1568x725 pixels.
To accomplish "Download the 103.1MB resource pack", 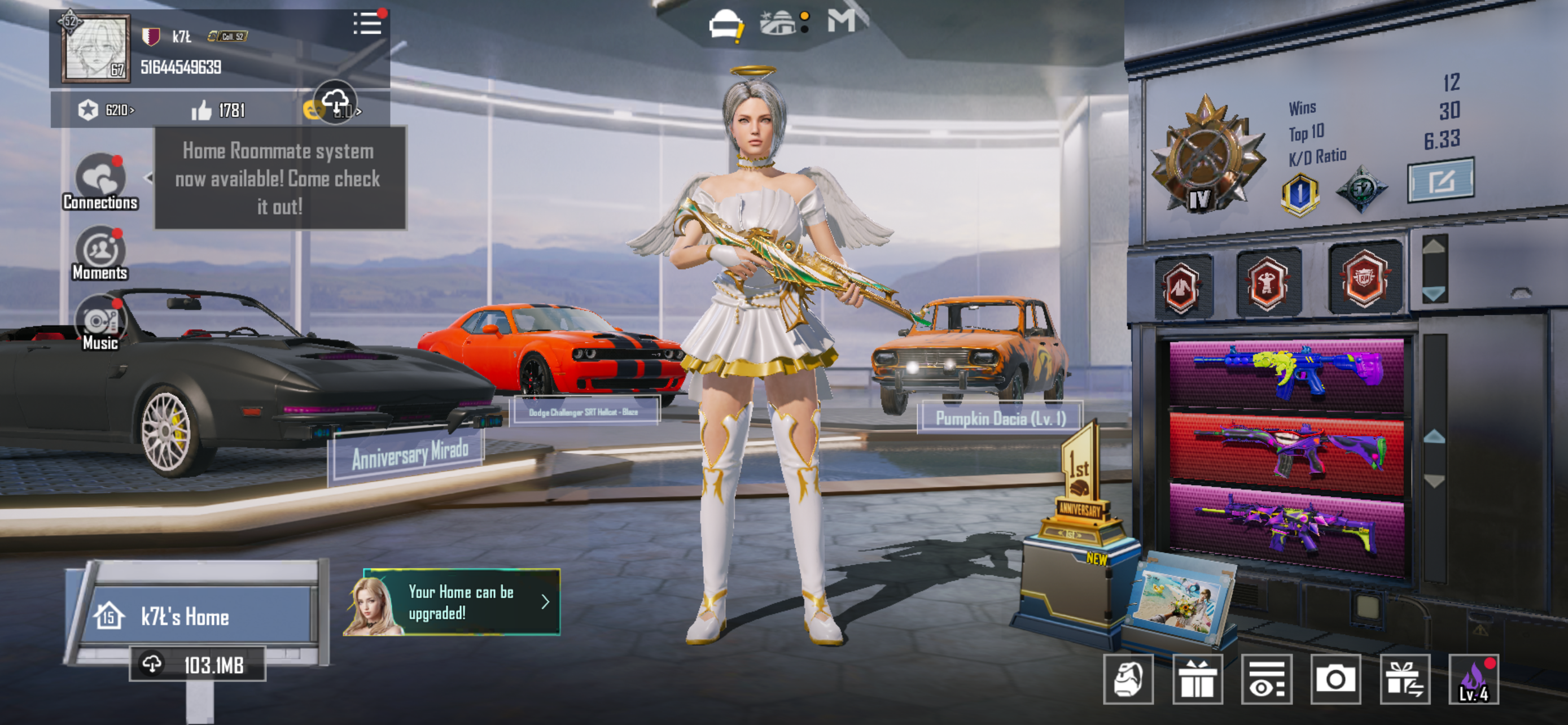I will coord(197,665).
